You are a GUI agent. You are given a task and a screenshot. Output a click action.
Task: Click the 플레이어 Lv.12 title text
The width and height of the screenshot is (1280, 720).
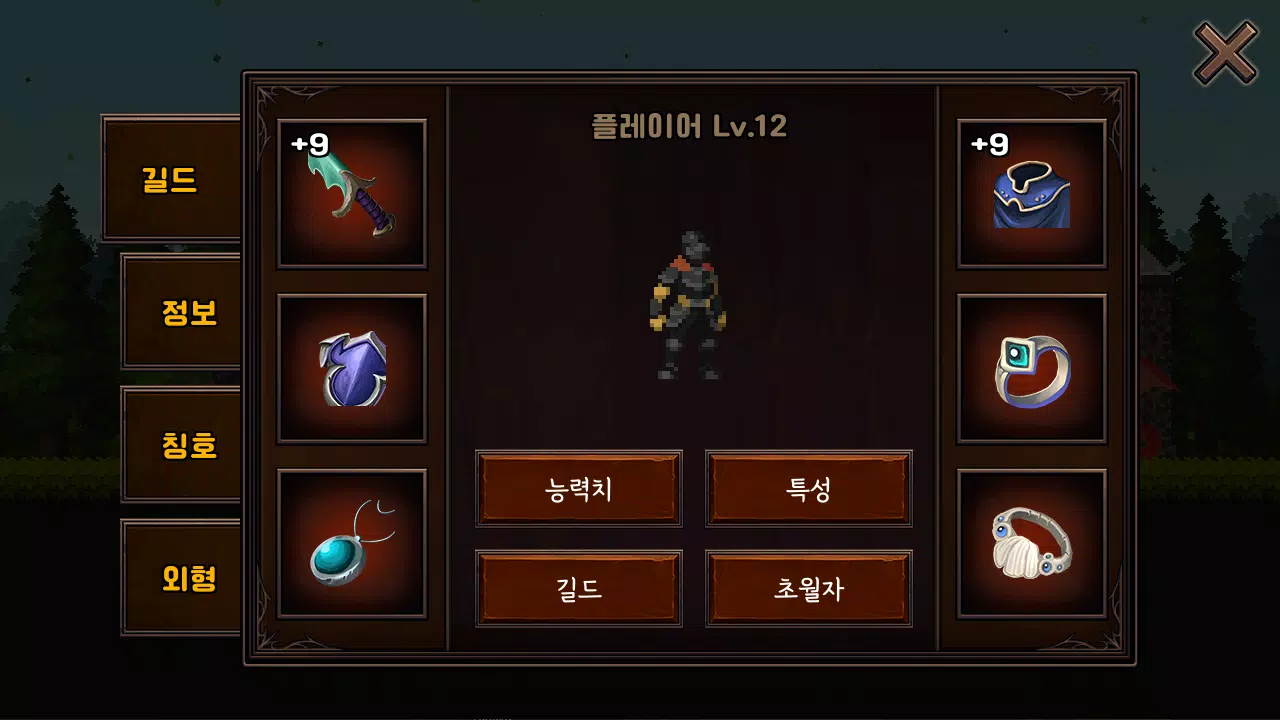coord(690,126)
